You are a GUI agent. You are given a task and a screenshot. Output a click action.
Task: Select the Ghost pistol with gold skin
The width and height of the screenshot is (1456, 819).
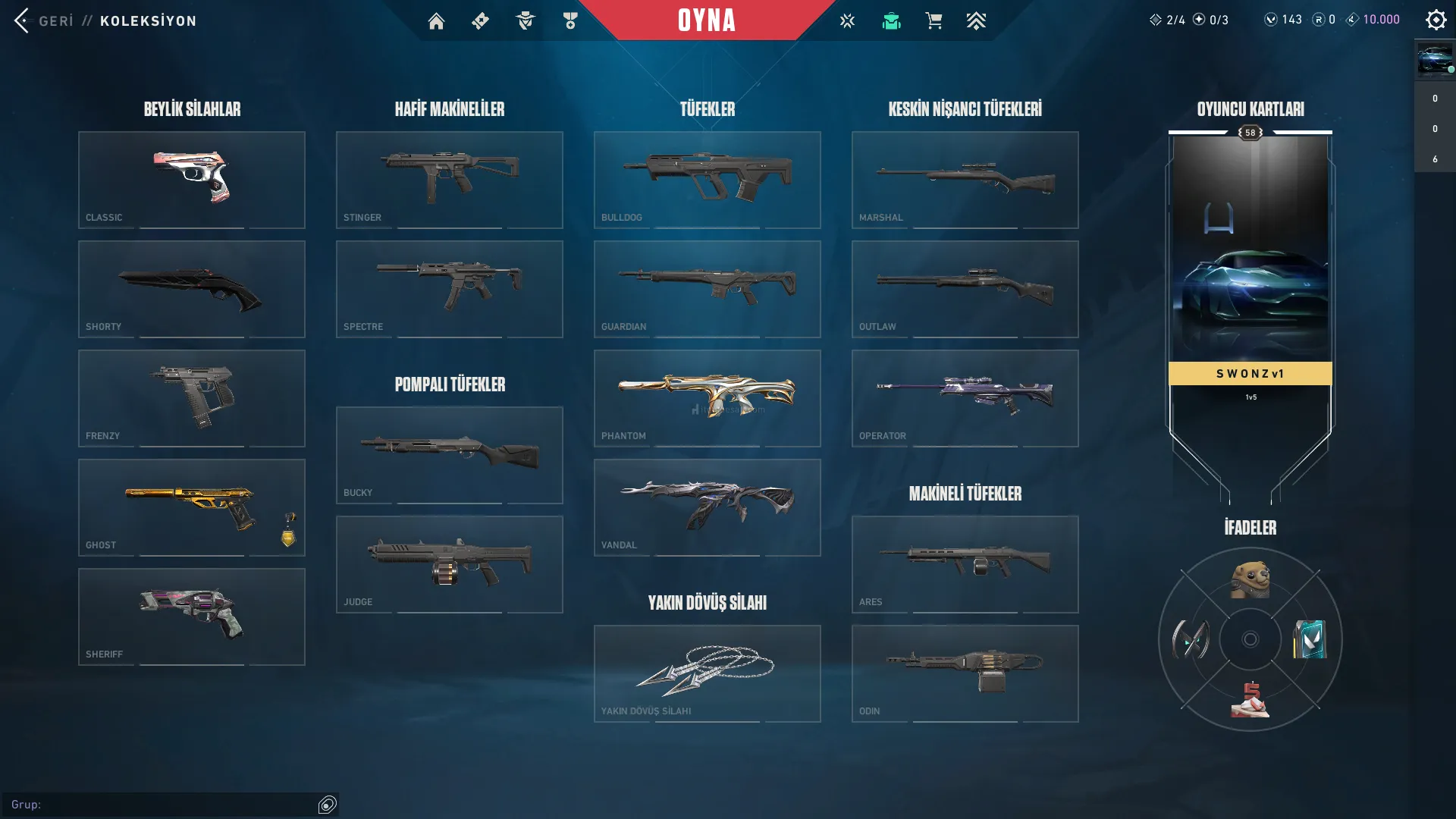192,507
